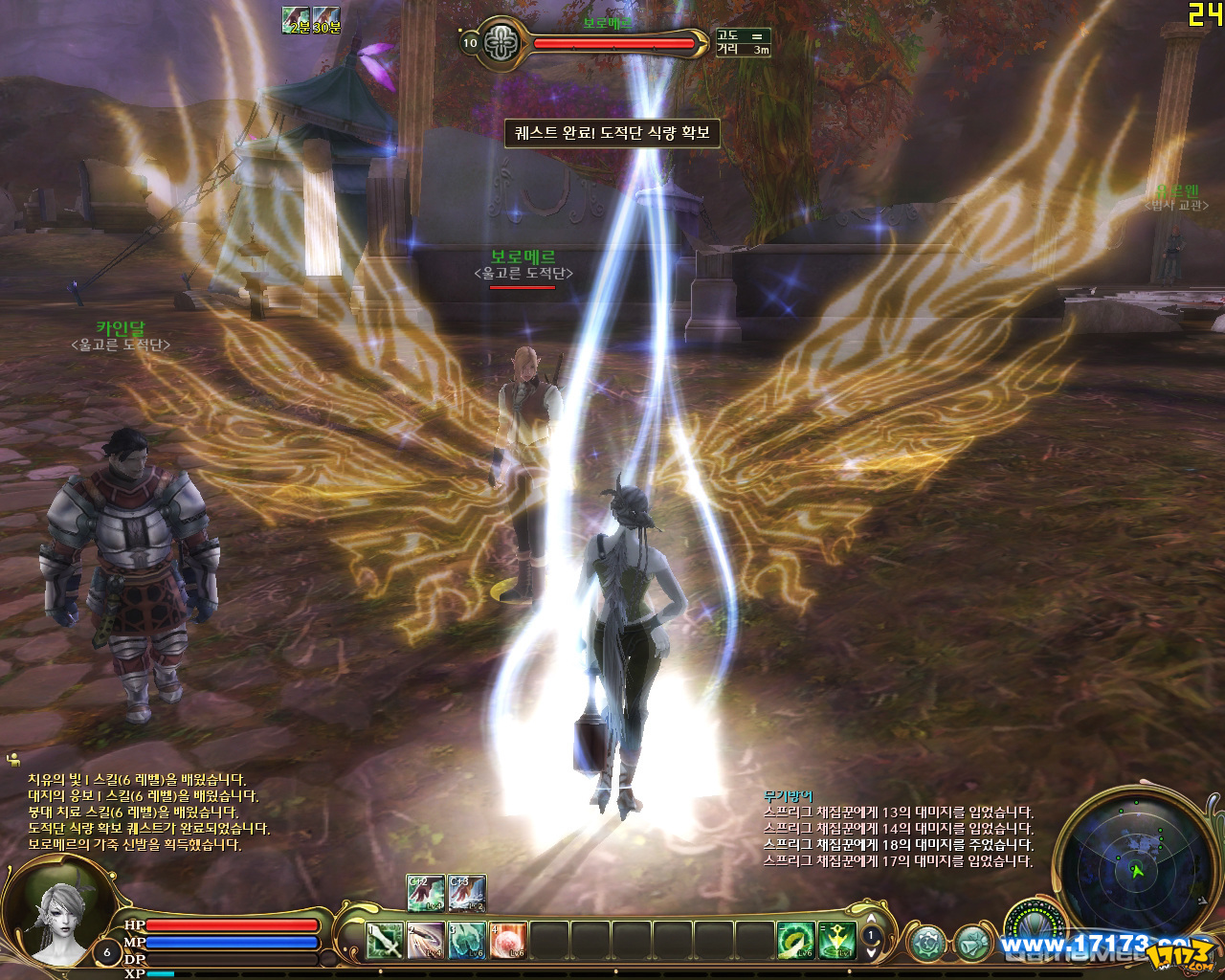Open notifications via the bell icon
The height and width of the screenshot is (980, 1225).
tap(973, 941)
